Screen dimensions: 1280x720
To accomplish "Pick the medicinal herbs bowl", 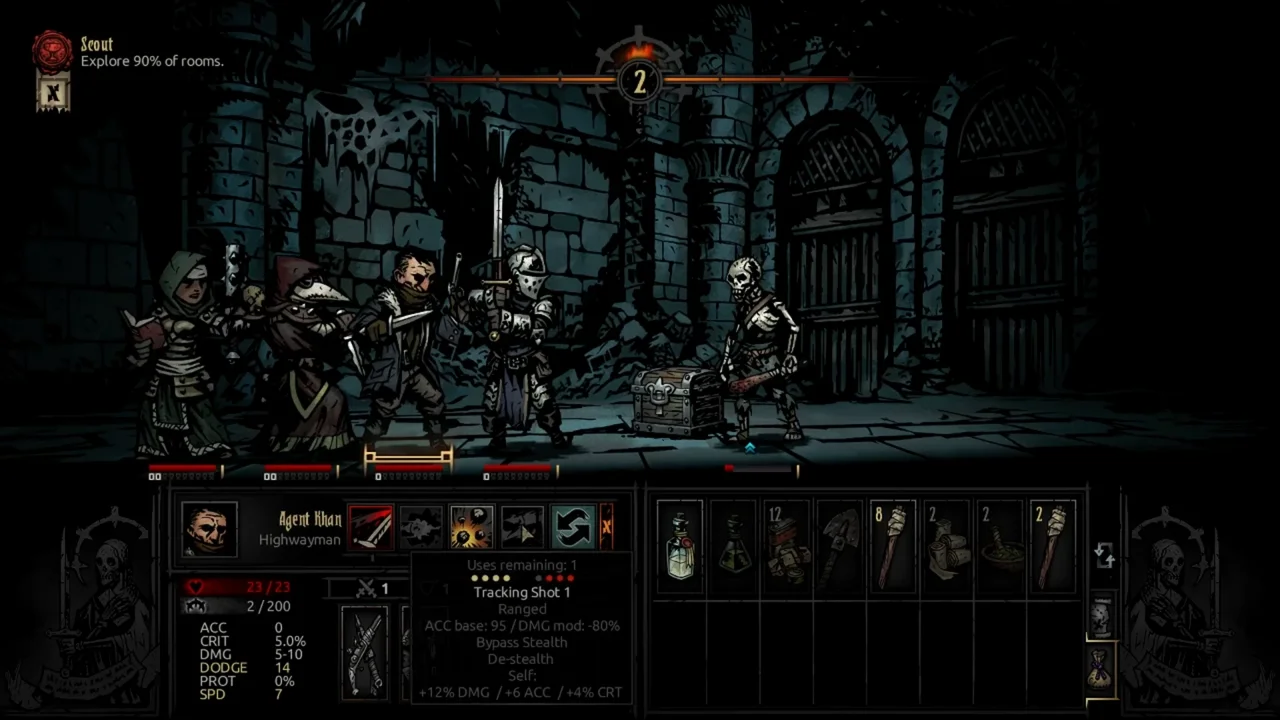I will [x=999, y=547].
